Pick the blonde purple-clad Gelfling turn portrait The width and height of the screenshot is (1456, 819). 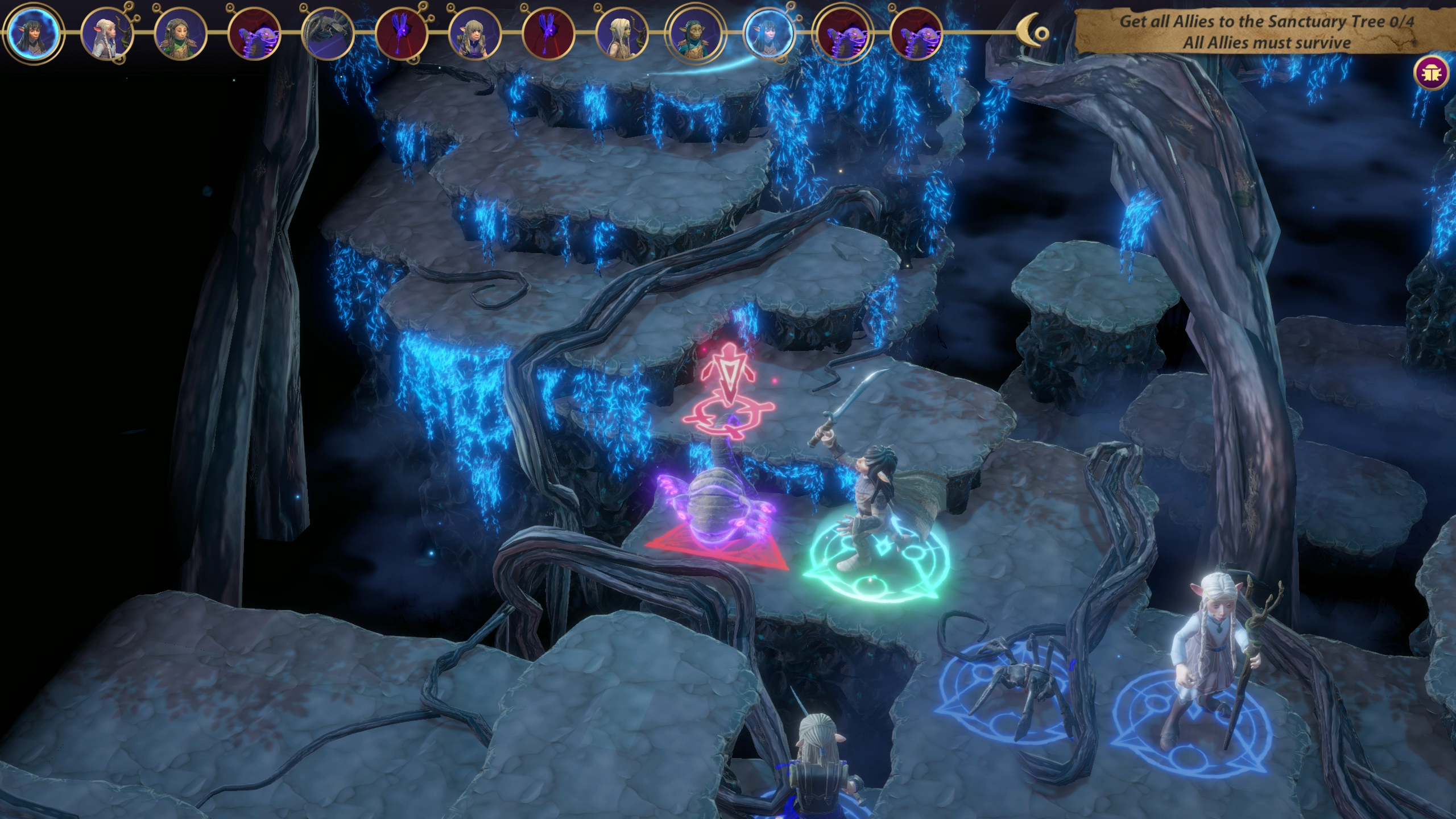pyautogui.click(x=474, y=32)
